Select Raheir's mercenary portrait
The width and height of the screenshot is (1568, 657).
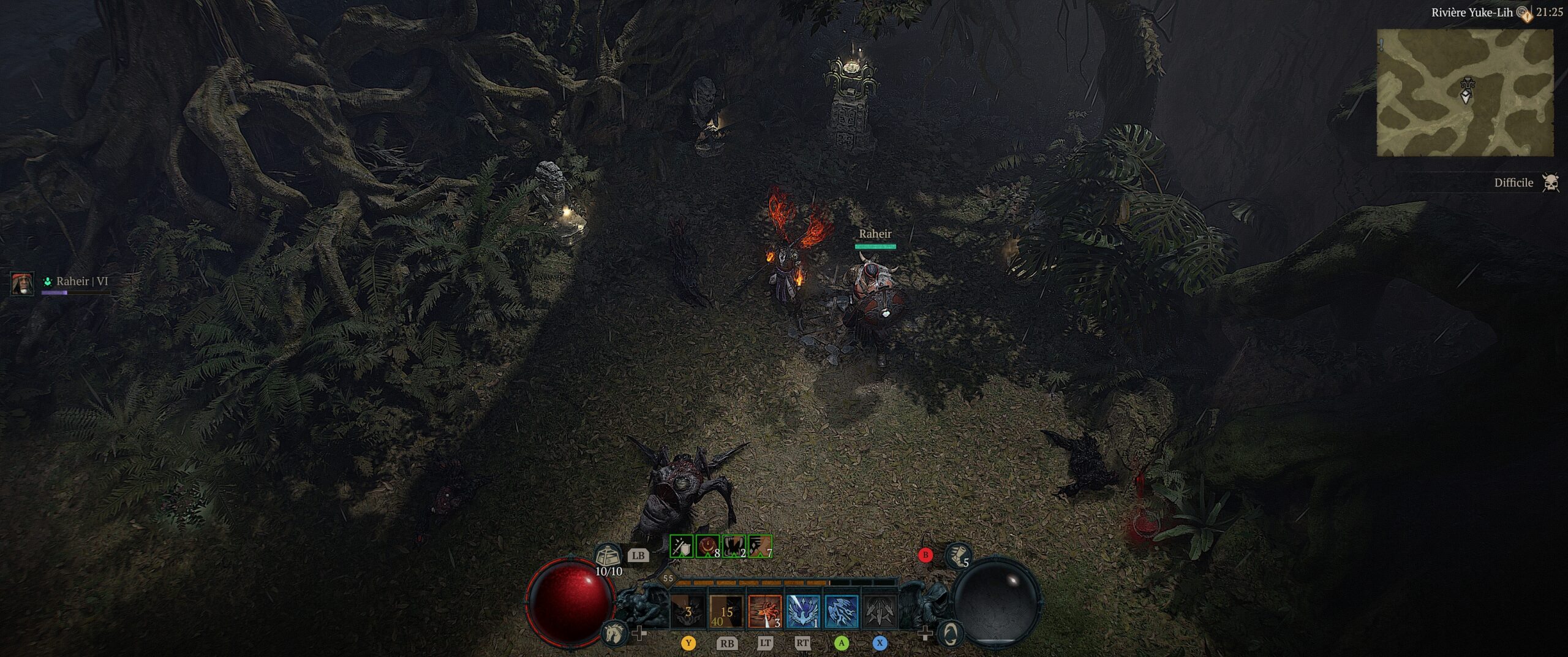point(22,283)
